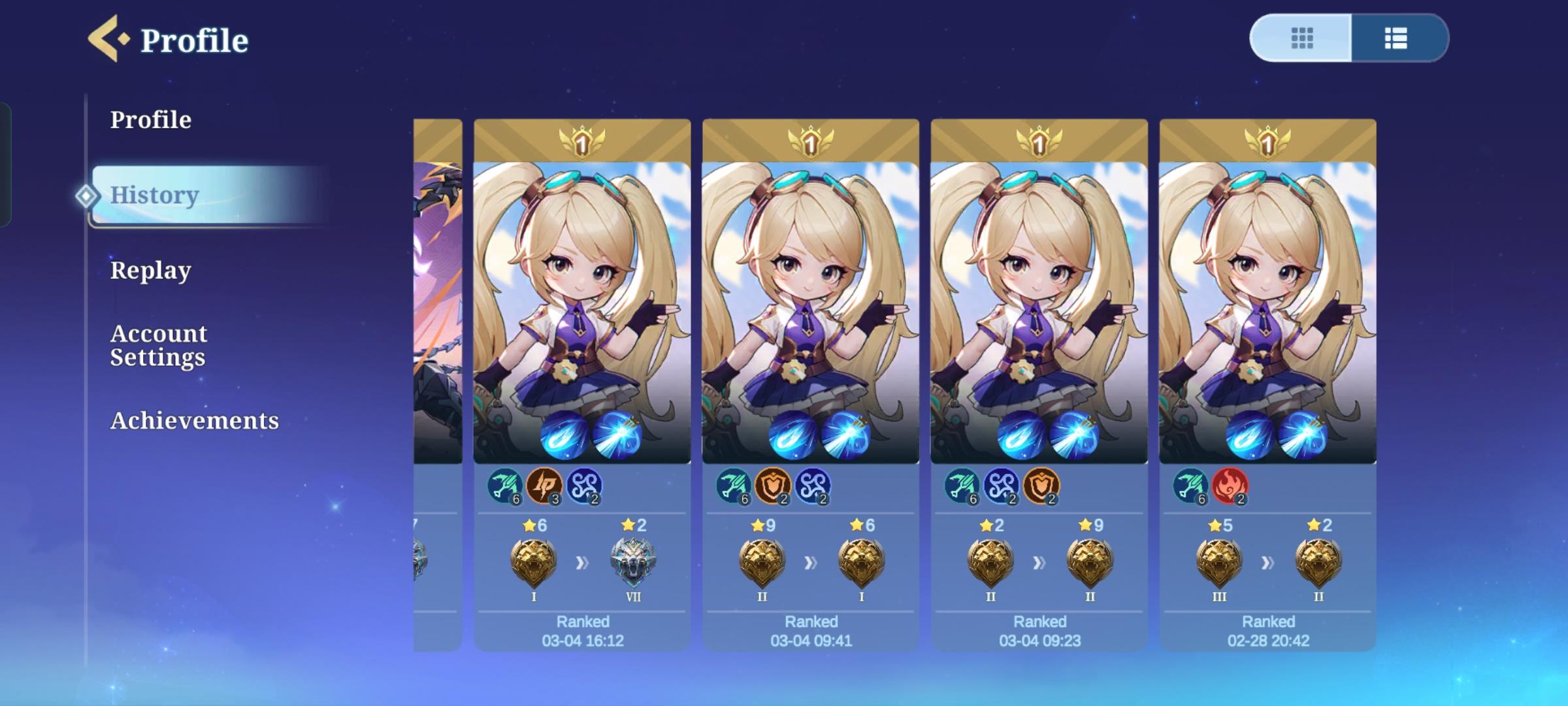Image resolution: width=1568 pixels, height=706 pixels.
Task: Enable list view layout
Action: point(1396,39)
